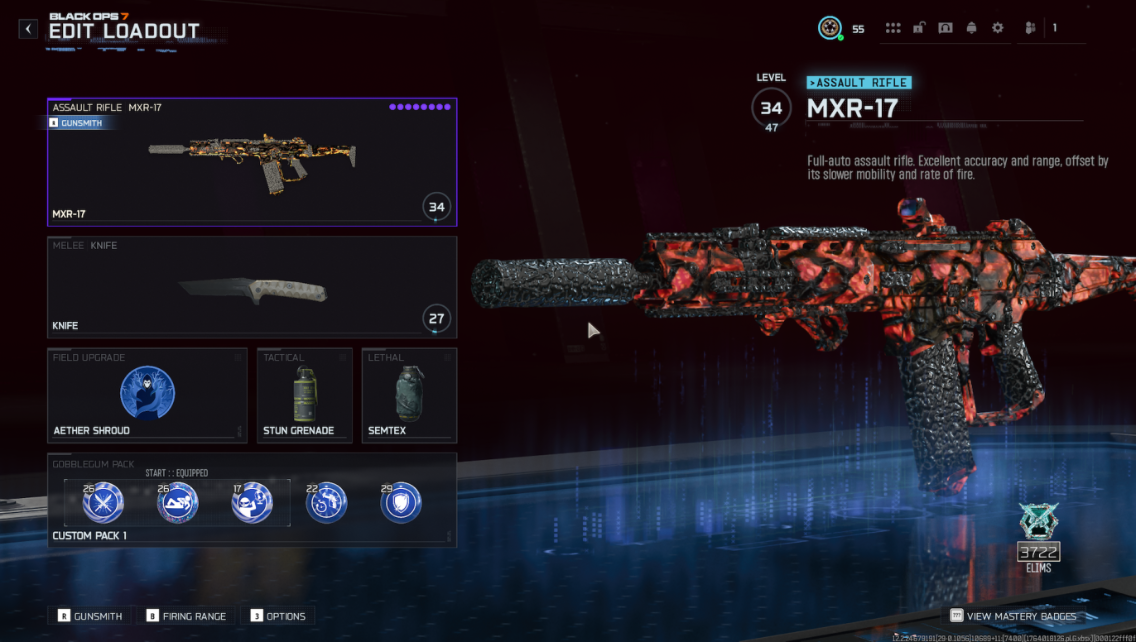This screenshot has height=642, width=1136.
Task: Open Gunsmith from the bottom bar
Action: 90,616
